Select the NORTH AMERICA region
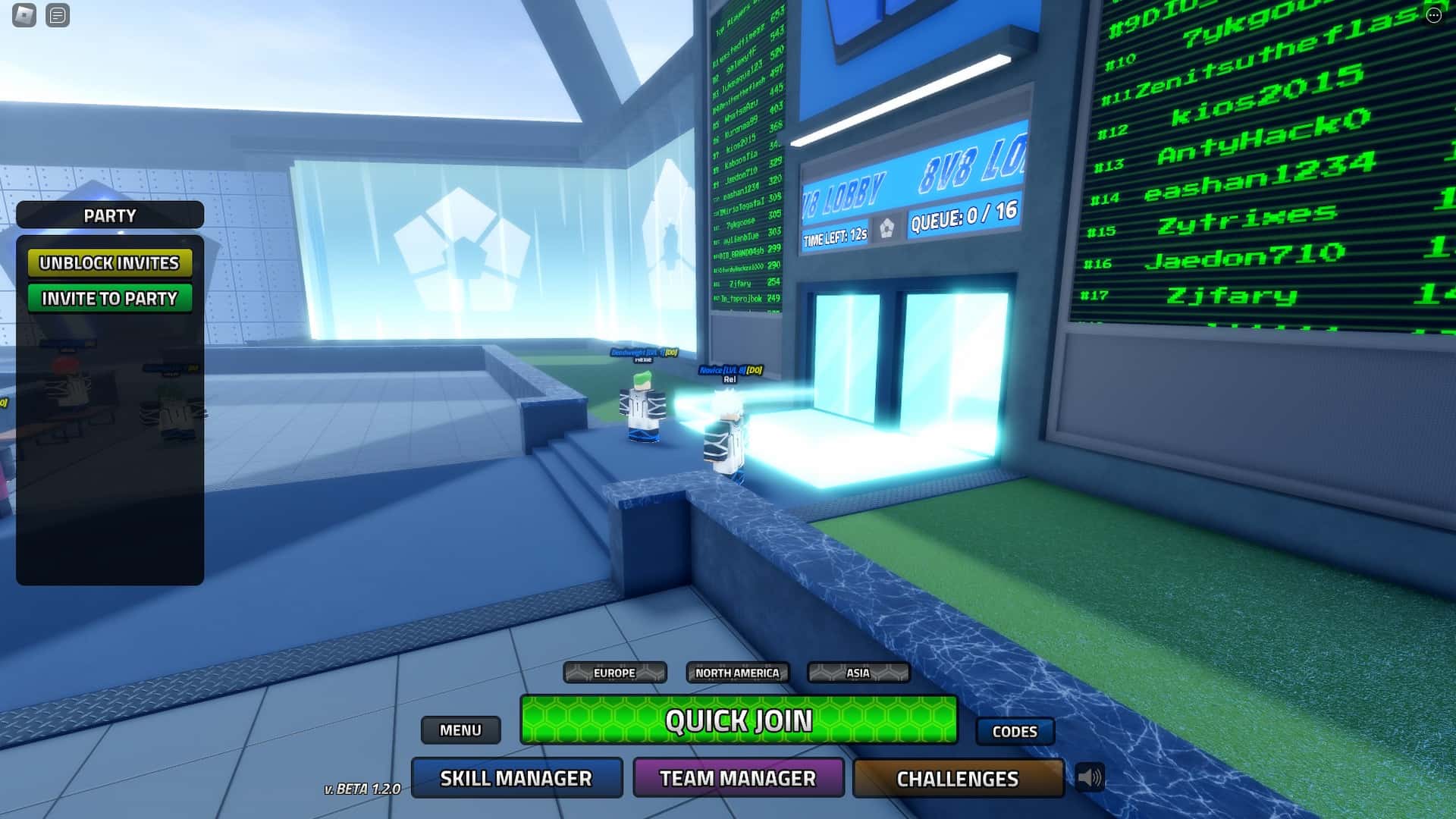Image resolution: width=1456 pixels, height=819 pixels. tap(738, 673)
